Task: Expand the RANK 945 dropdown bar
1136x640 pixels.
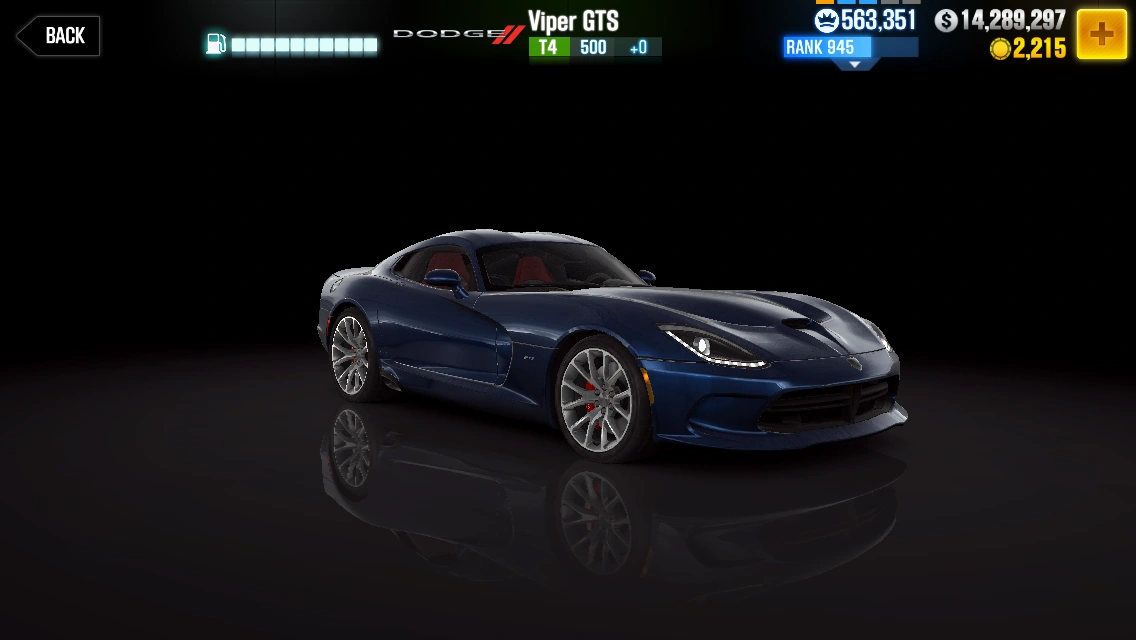Action: (x=851, y=50)
